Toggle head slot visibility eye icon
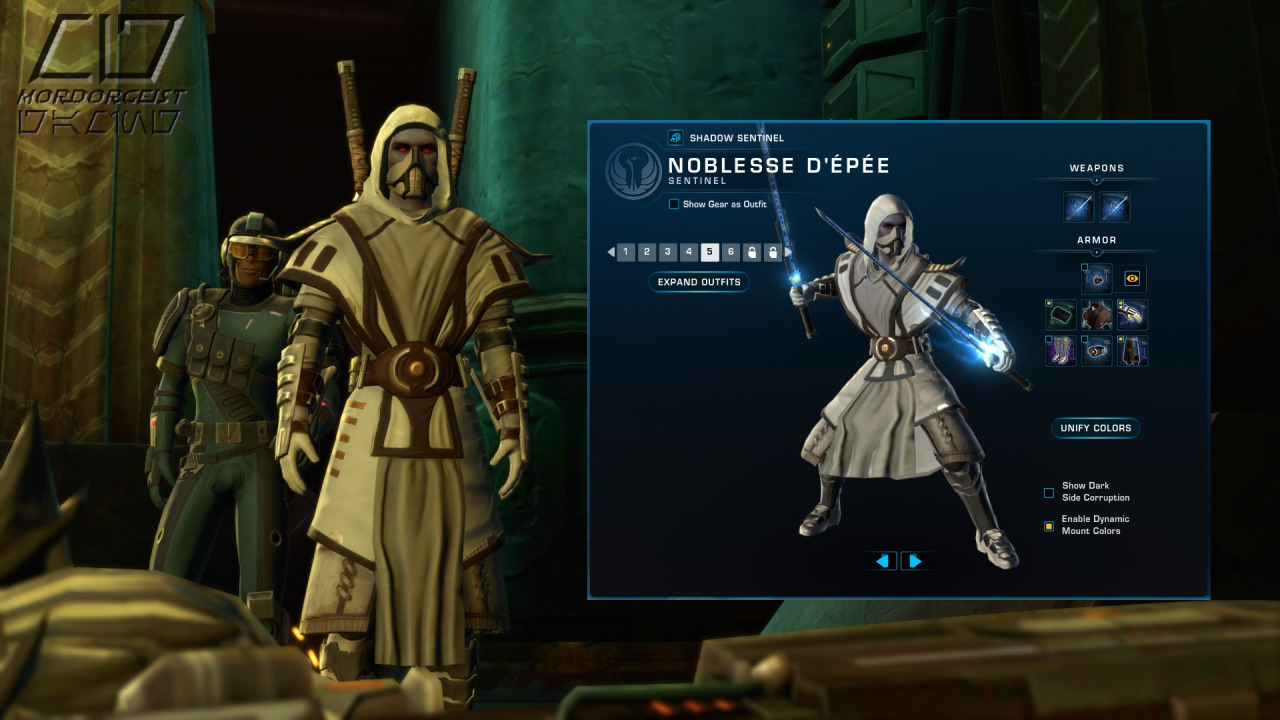The height and width of the screenshot is (720, 1280). [1133, 279]
